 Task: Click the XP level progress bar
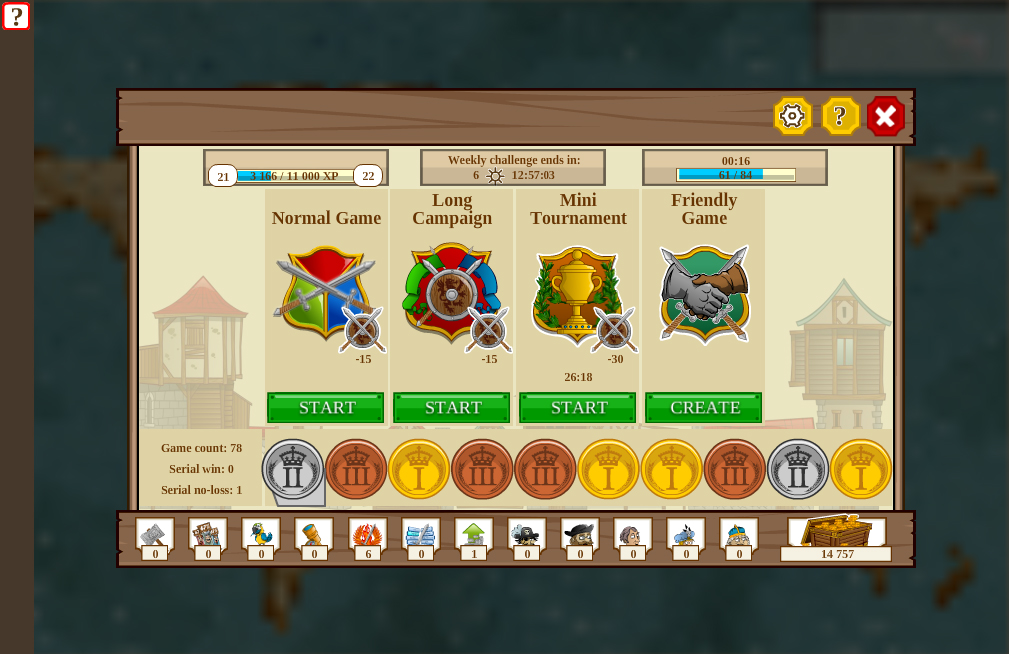click(x=295, y=175)
